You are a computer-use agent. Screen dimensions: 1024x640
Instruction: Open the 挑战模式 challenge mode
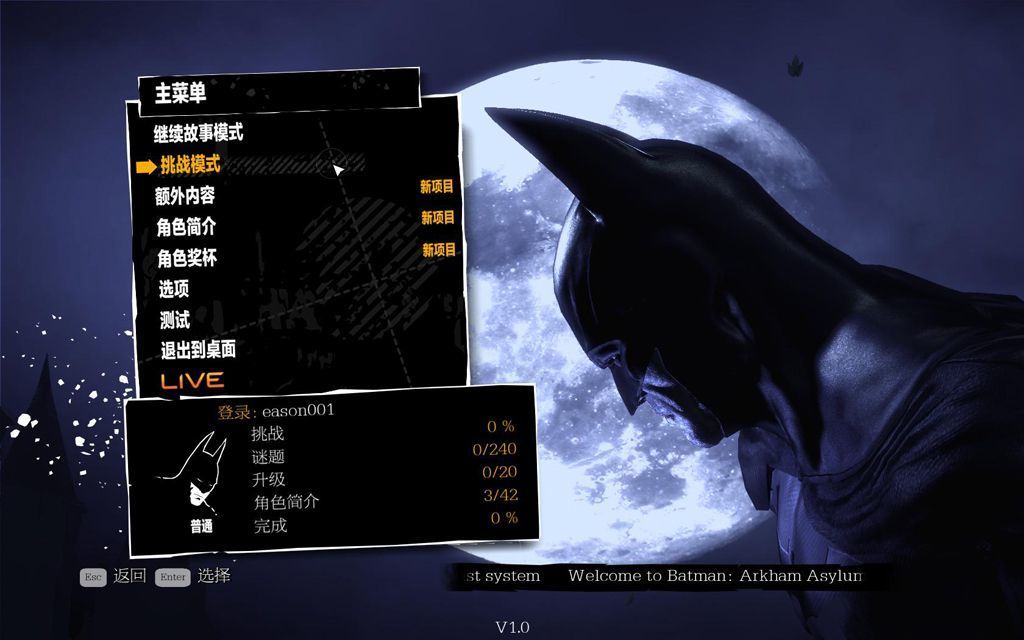click(x=190, y=164)
